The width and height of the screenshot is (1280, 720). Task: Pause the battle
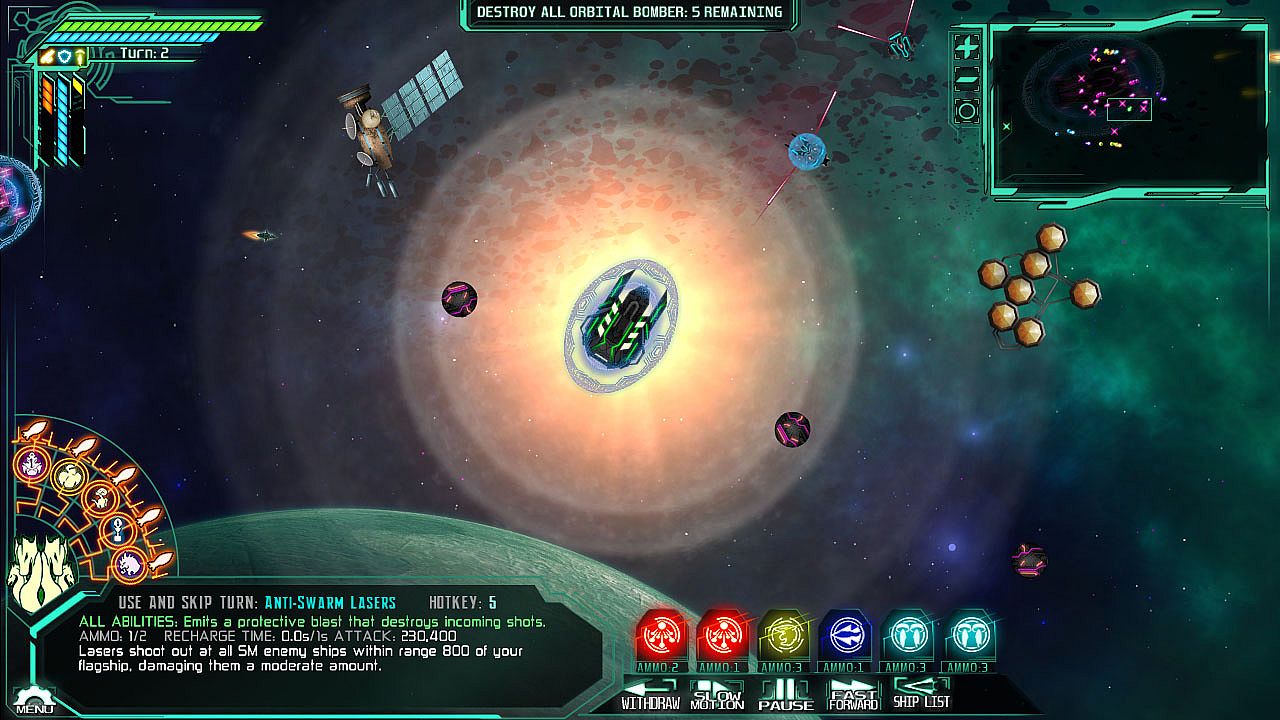[x=785, y=694]
